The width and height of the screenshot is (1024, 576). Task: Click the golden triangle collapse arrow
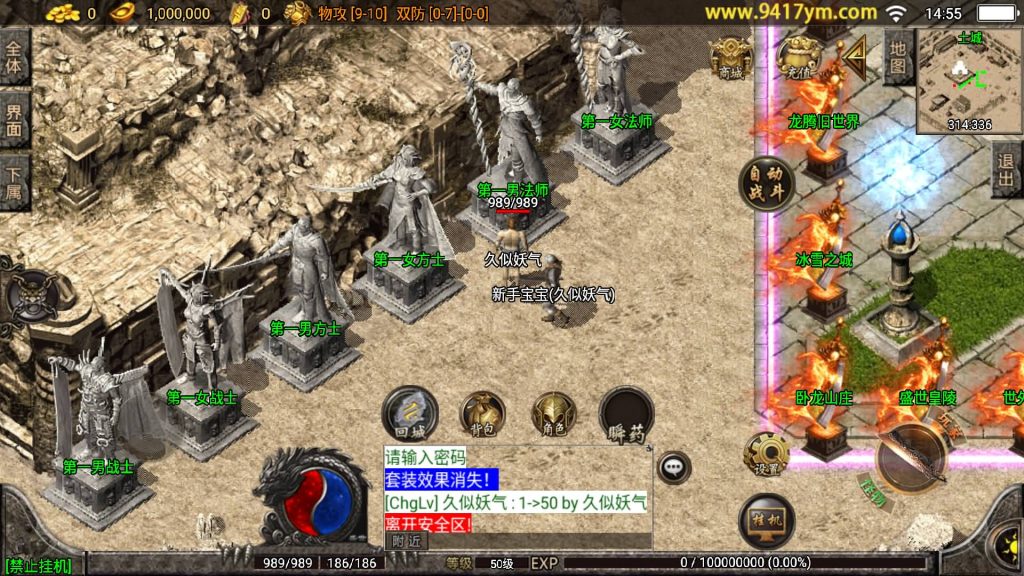pyautogui.click(x=855, y=59)
